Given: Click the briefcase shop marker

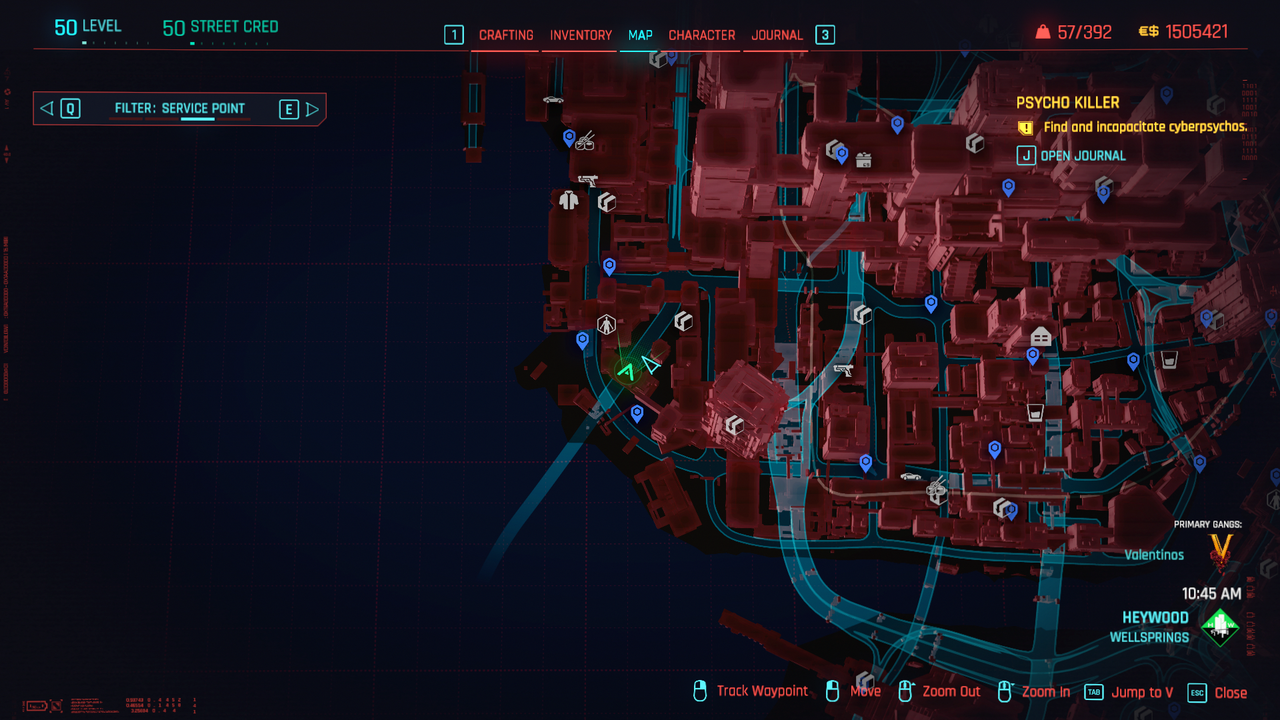Looking at the screenshot, I should coord(864,160).
